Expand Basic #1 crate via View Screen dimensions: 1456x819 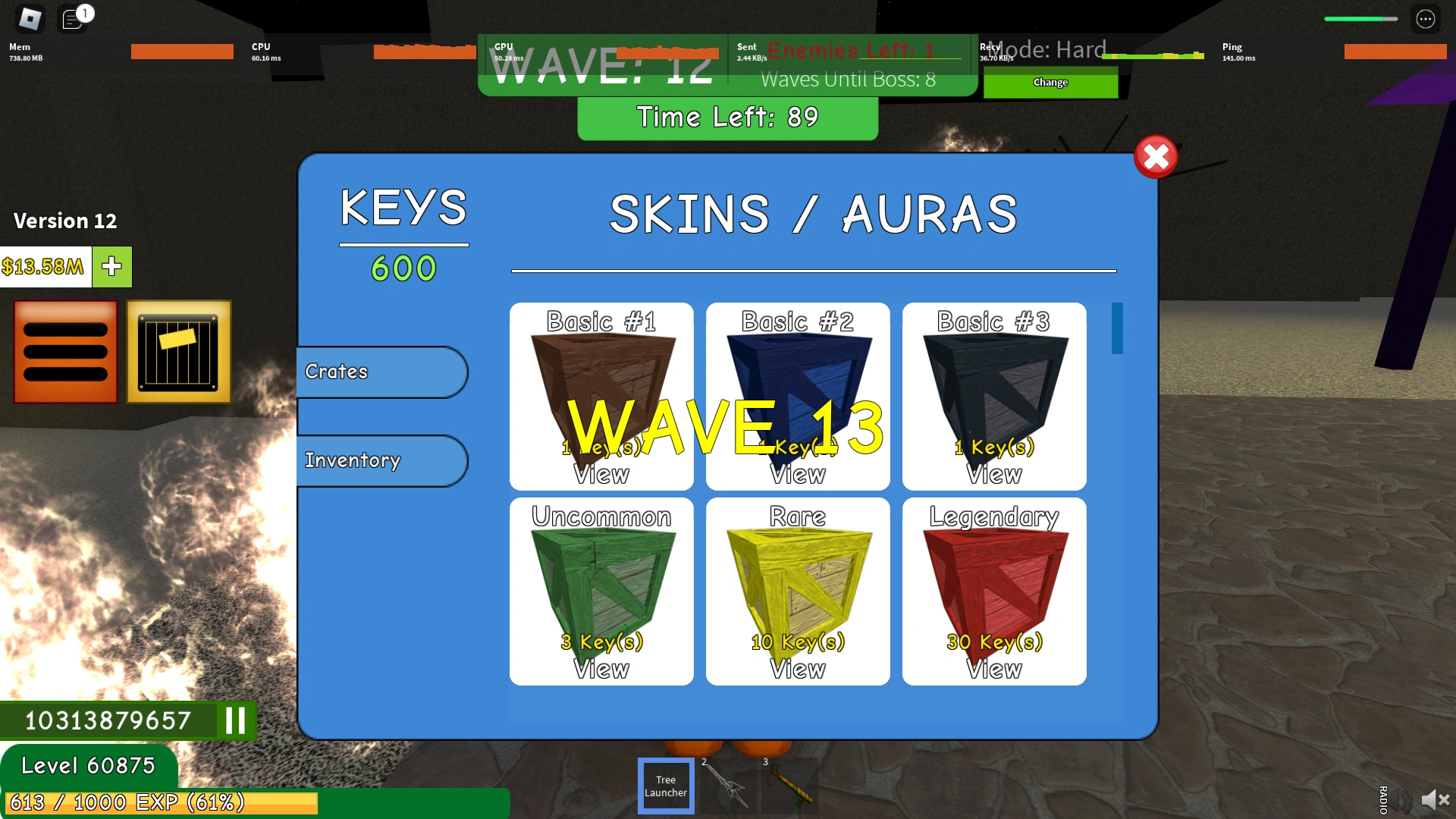pos(601,475)
